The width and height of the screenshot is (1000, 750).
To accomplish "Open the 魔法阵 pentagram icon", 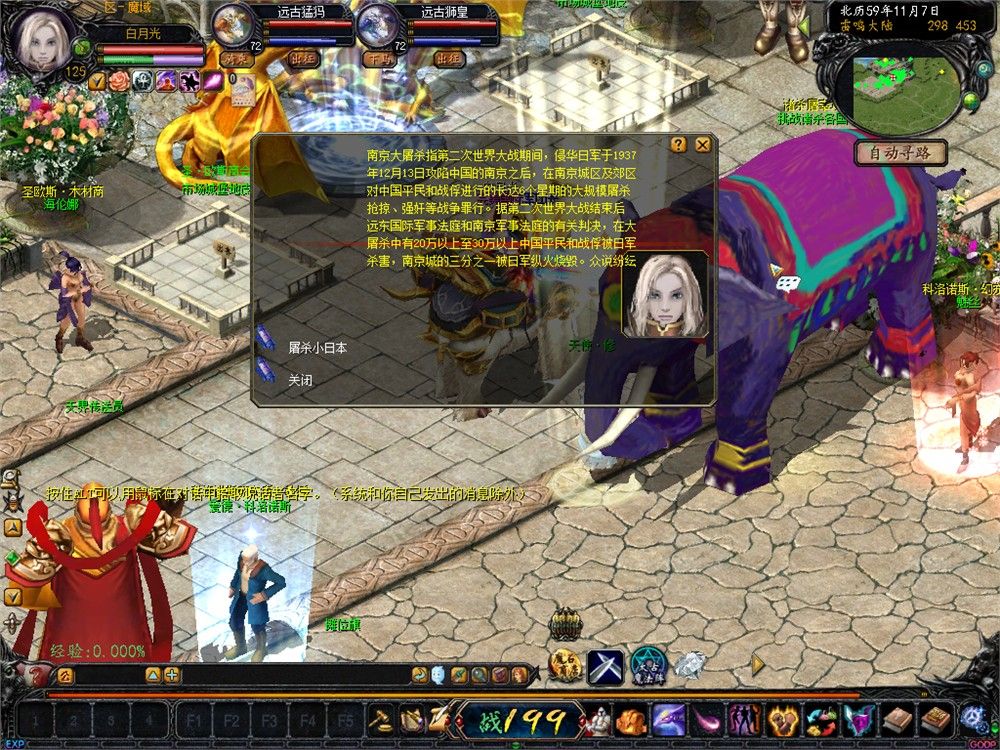I will (x=647, y=666).
